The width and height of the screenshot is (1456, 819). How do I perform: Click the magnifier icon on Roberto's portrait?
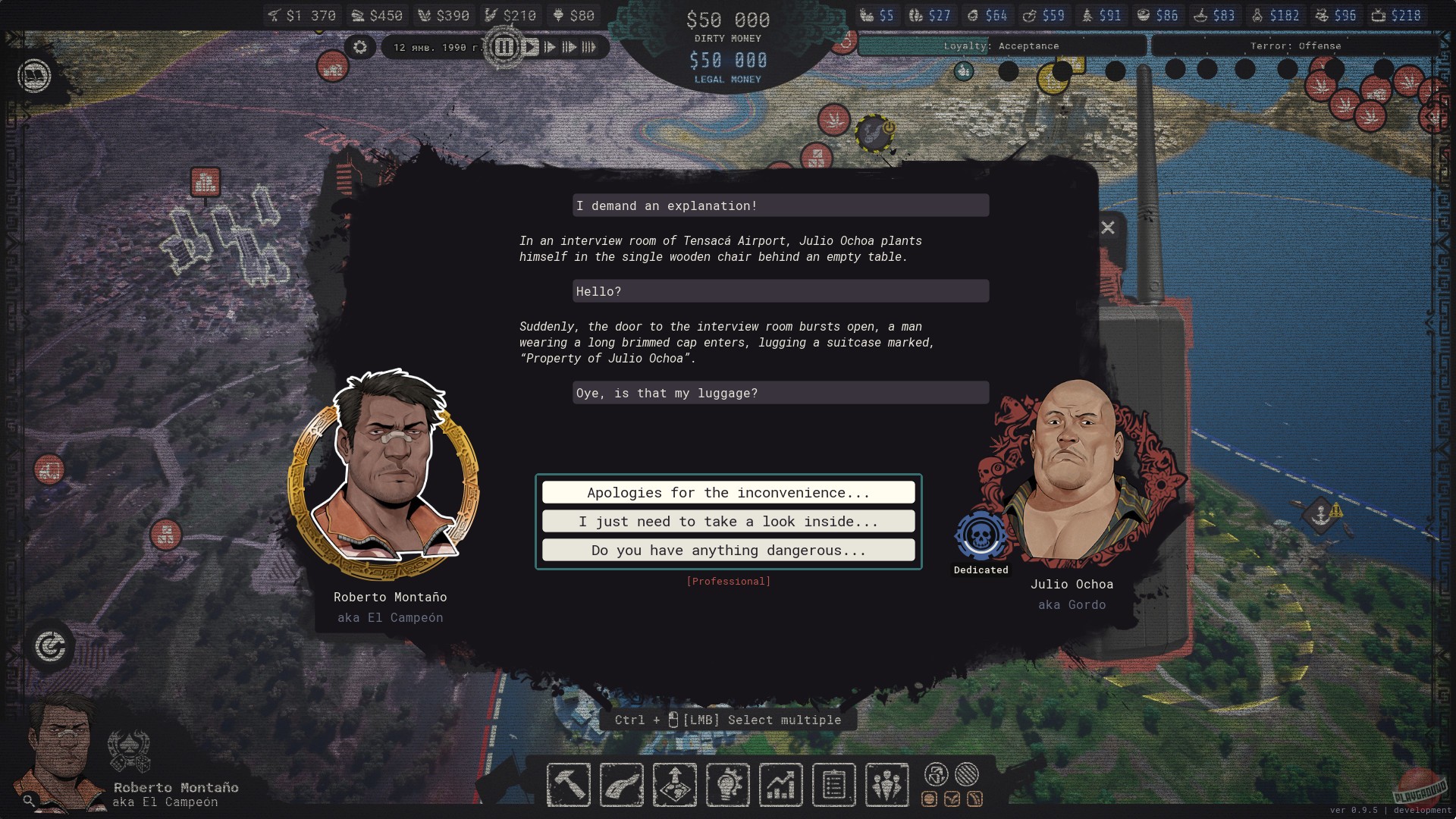click(x=29, y=800)
